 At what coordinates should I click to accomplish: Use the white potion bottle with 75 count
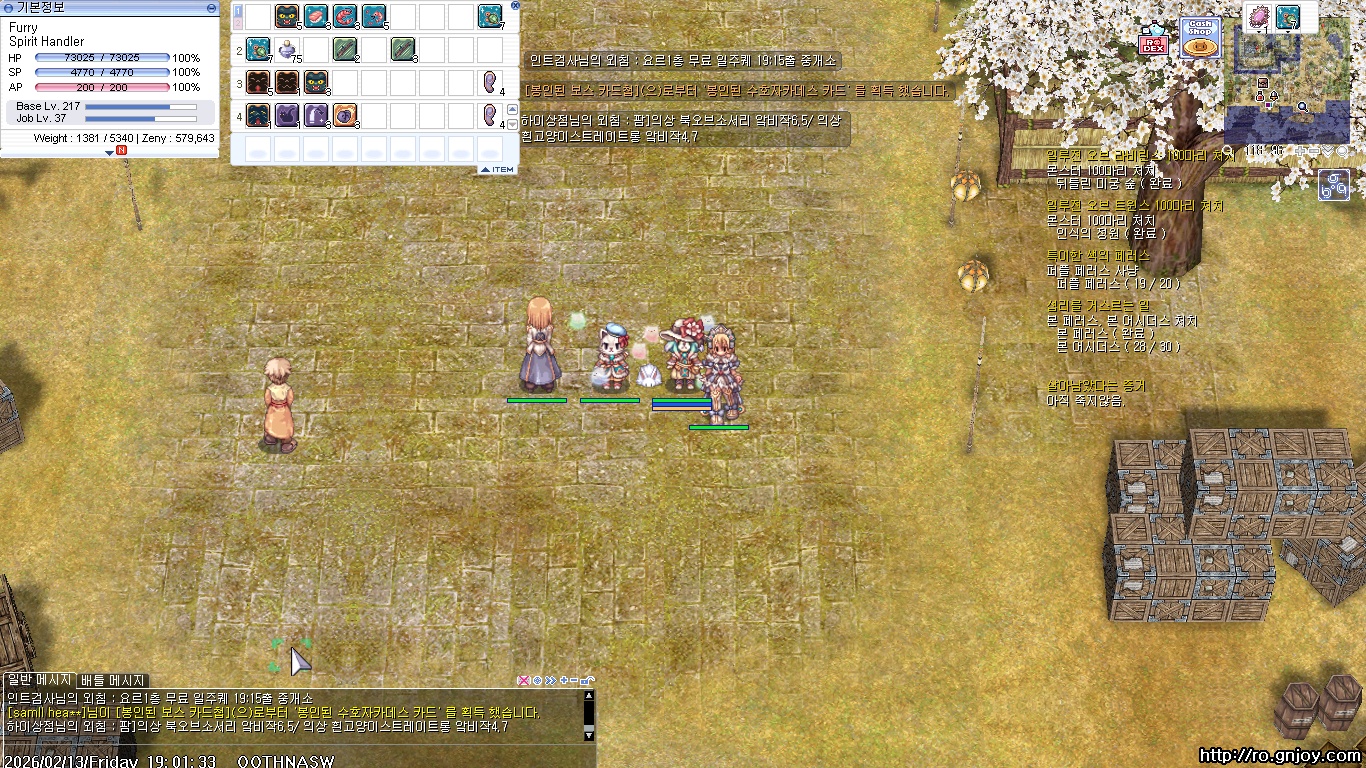tap(287, 48)
